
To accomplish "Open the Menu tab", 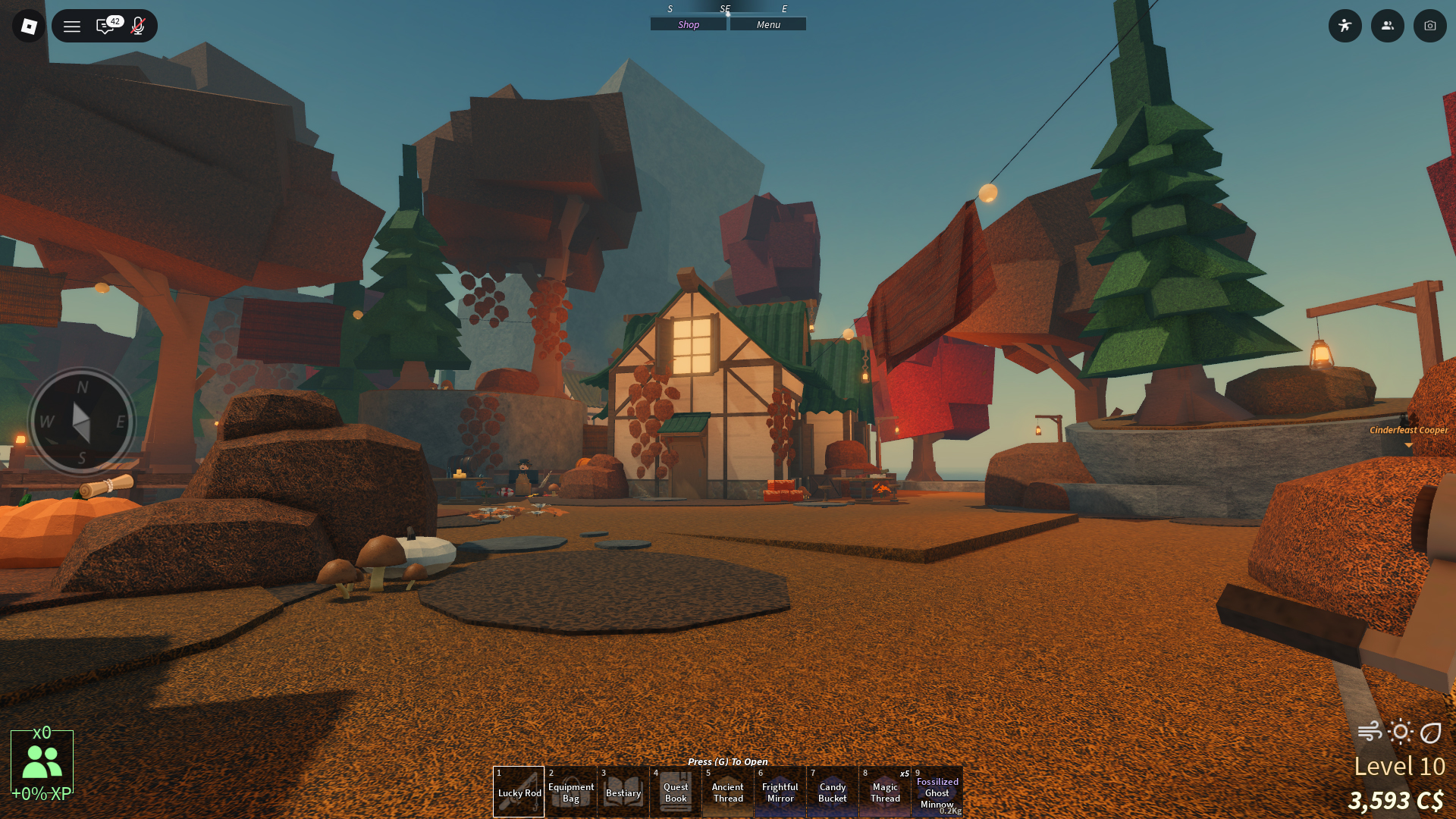I will (768, 24).
